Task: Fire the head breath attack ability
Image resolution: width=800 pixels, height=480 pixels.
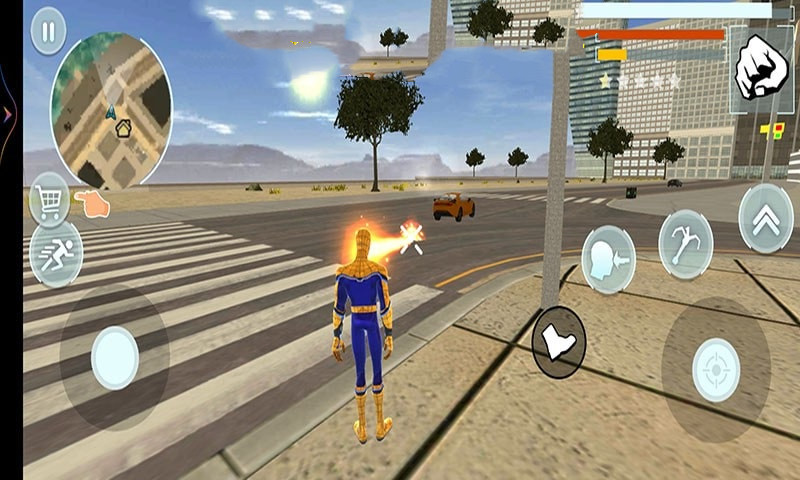Action: (x=608, y=258)
